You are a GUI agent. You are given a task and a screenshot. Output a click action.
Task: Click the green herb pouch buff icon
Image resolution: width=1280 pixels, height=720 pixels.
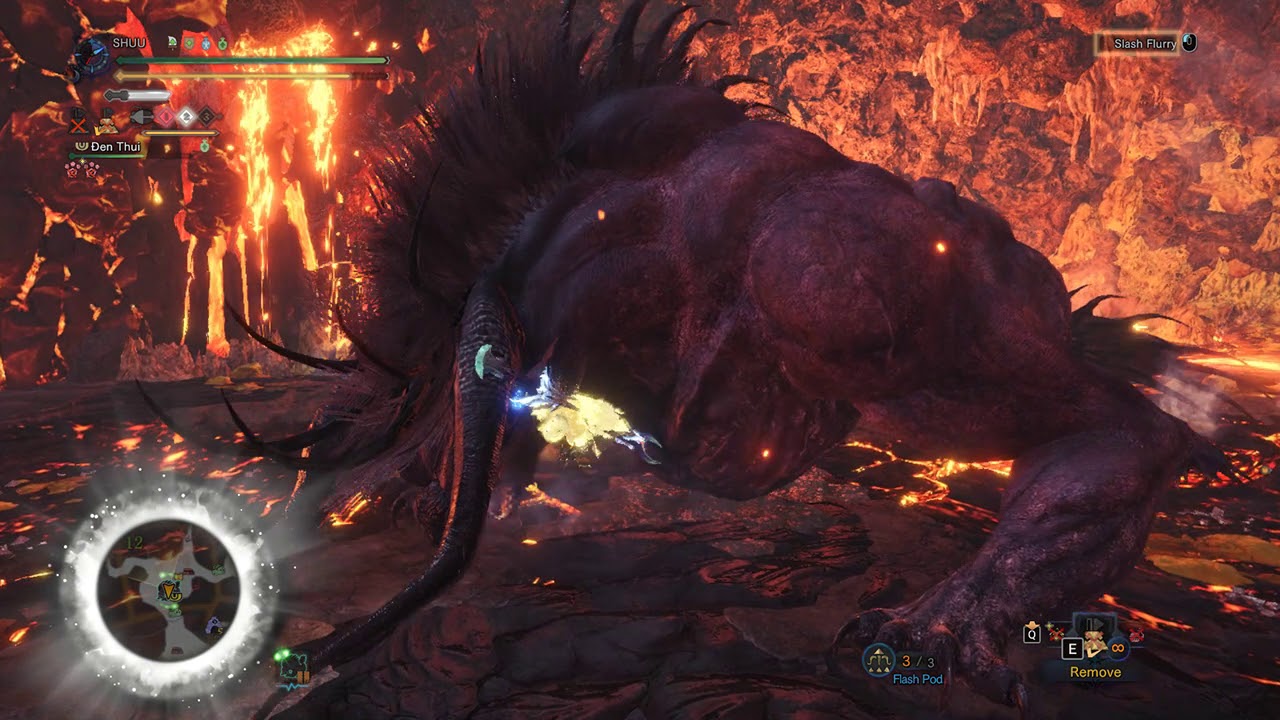click(222, 42)
